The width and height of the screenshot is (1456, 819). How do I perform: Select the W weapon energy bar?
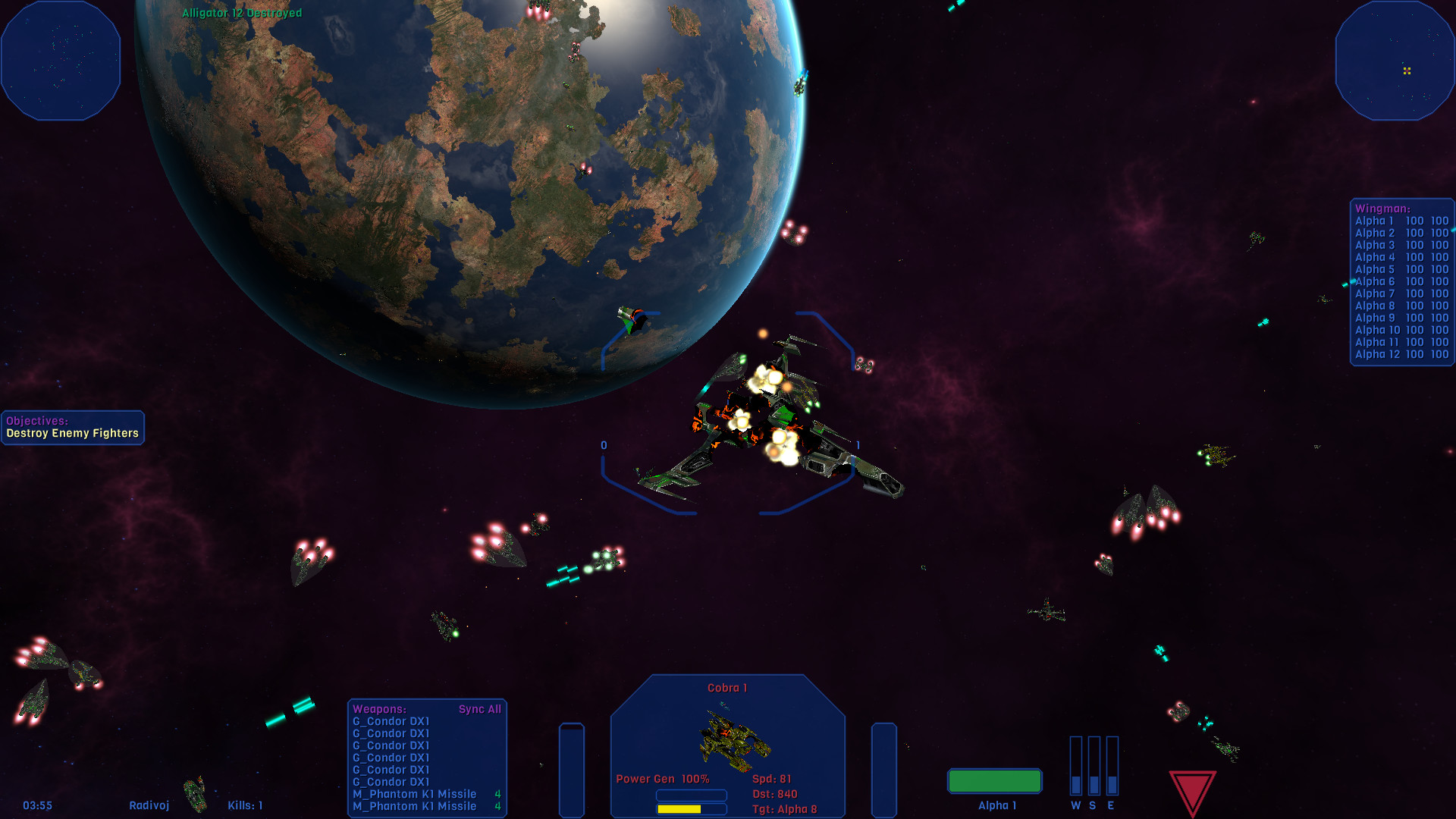pos(1075,766)
